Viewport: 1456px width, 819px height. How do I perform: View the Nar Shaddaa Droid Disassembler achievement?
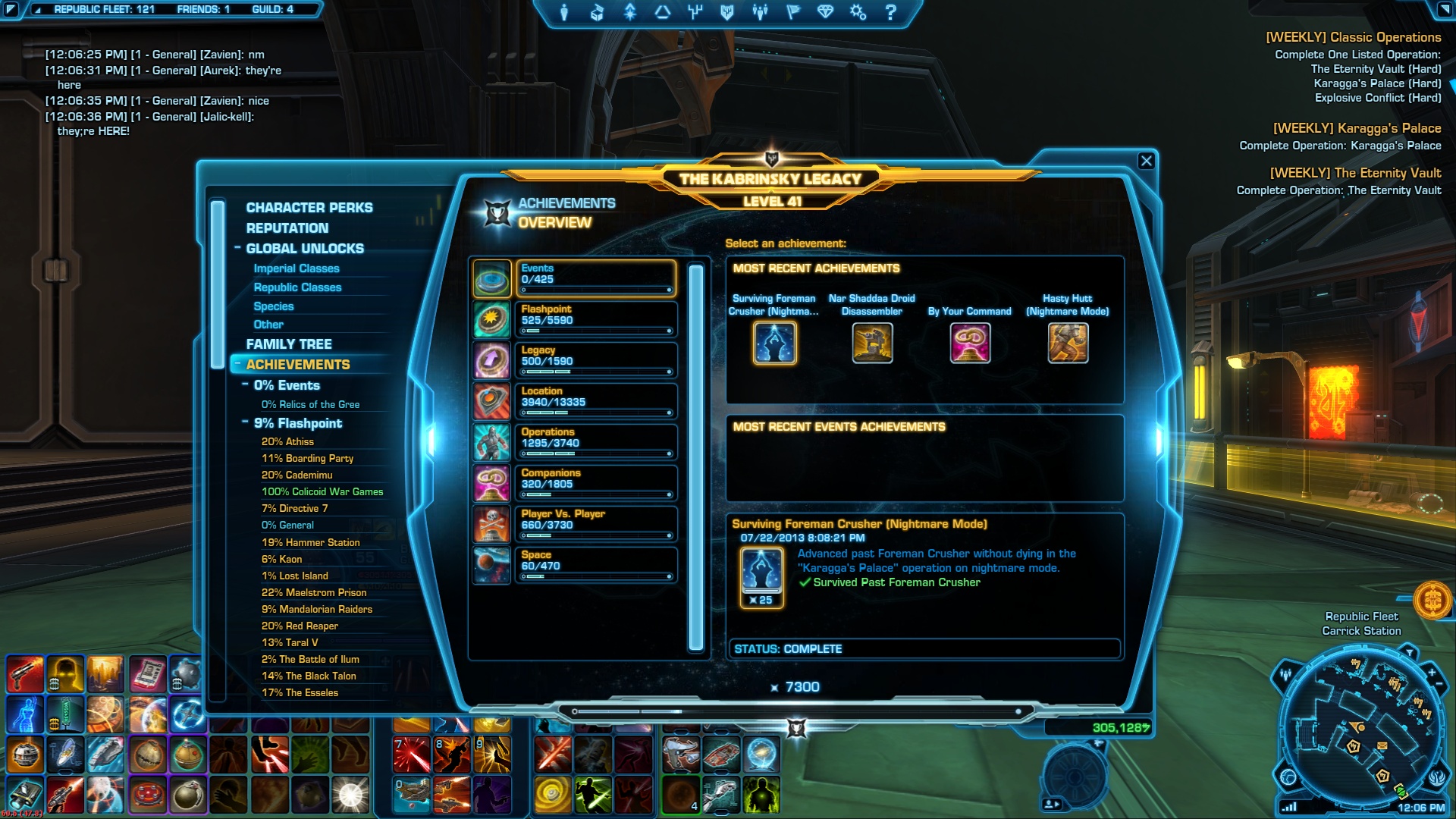click(x=872, y=344)
